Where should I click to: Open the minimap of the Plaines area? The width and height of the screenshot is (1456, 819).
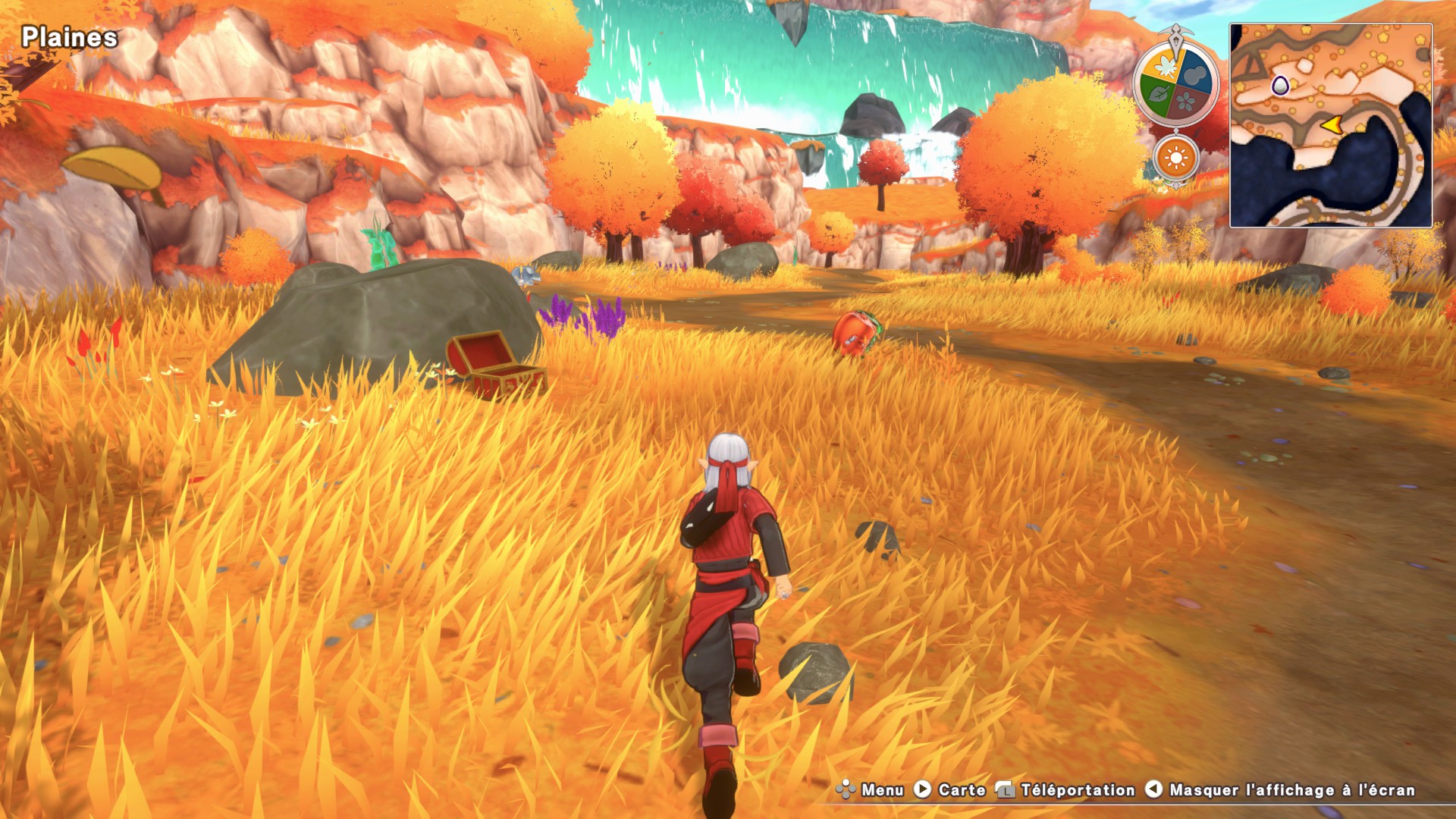tap(1331, 125)
